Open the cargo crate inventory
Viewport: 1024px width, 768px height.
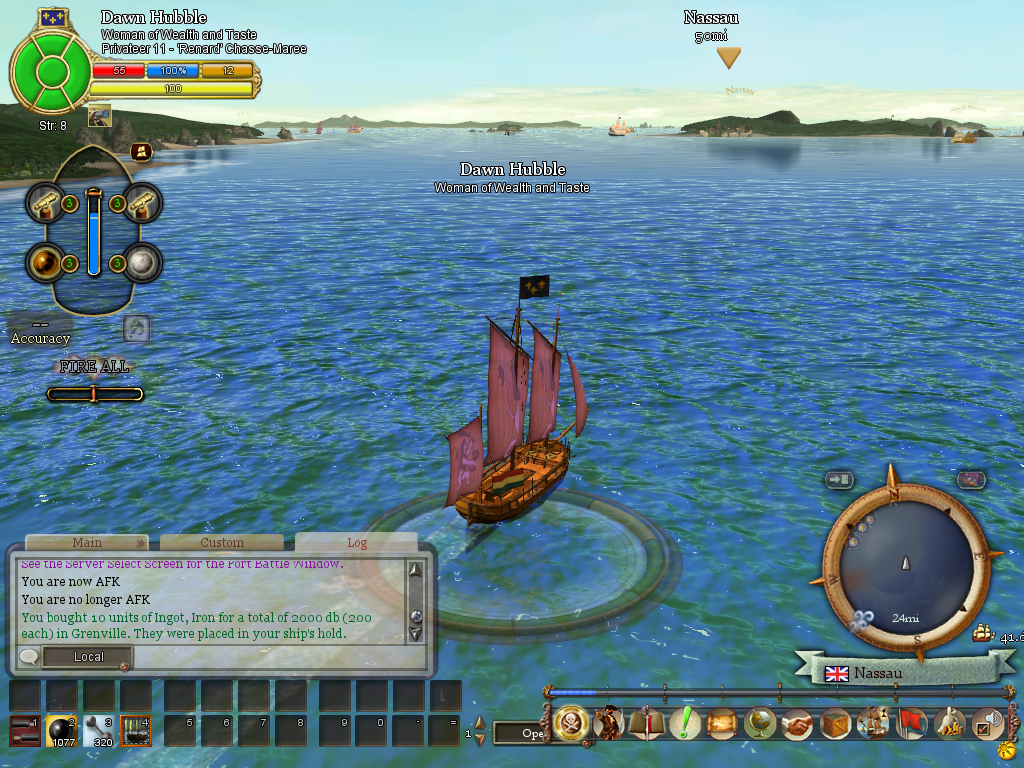835,724
